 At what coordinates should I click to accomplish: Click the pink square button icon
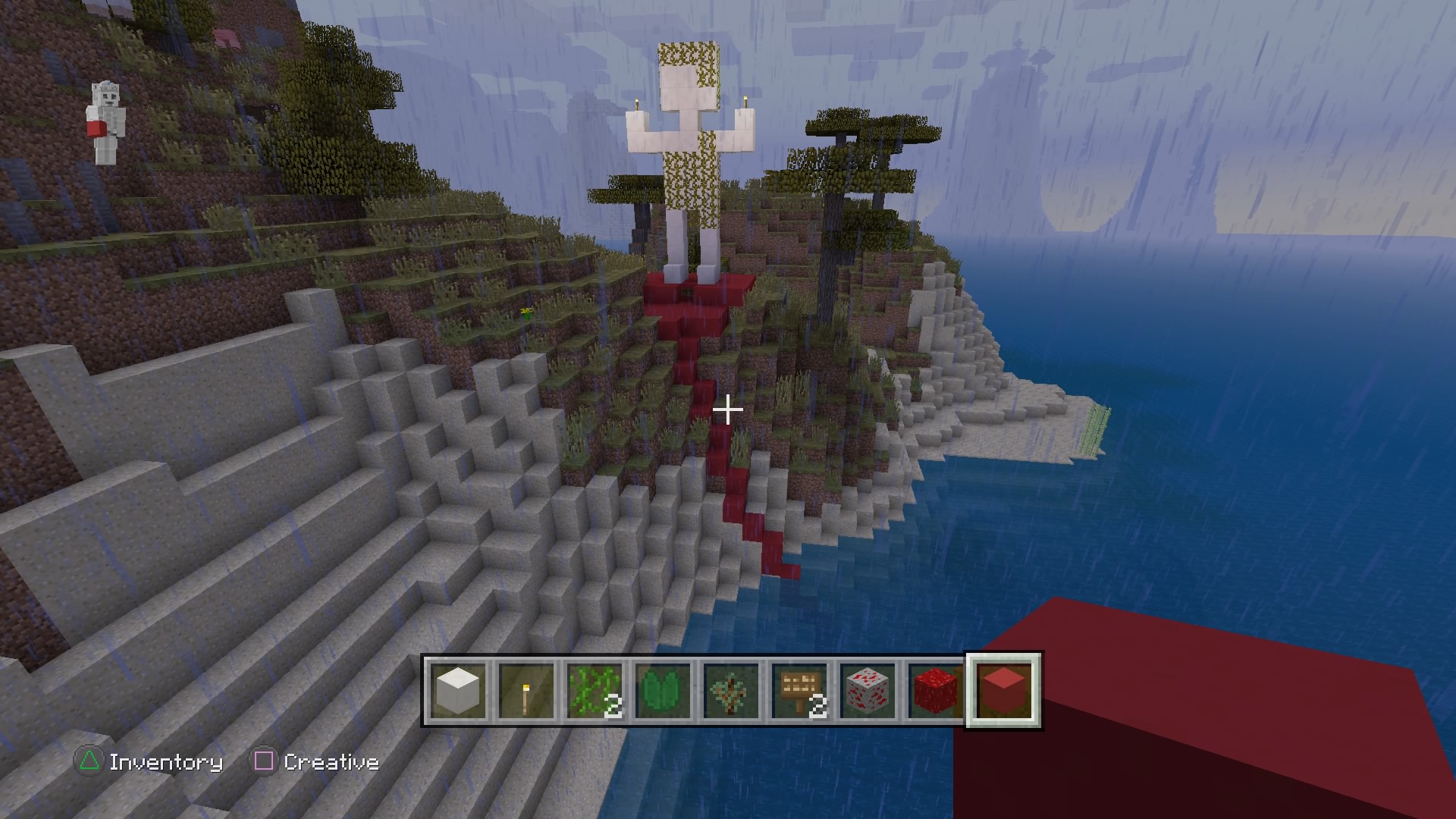(x=263, y=761)
